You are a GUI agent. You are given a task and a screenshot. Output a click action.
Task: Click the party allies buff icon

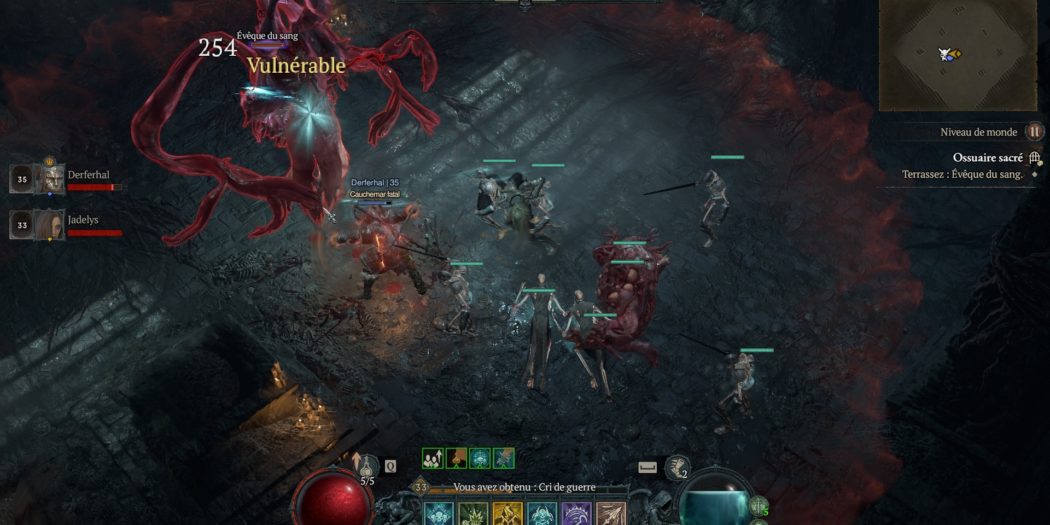click(433, 458)
